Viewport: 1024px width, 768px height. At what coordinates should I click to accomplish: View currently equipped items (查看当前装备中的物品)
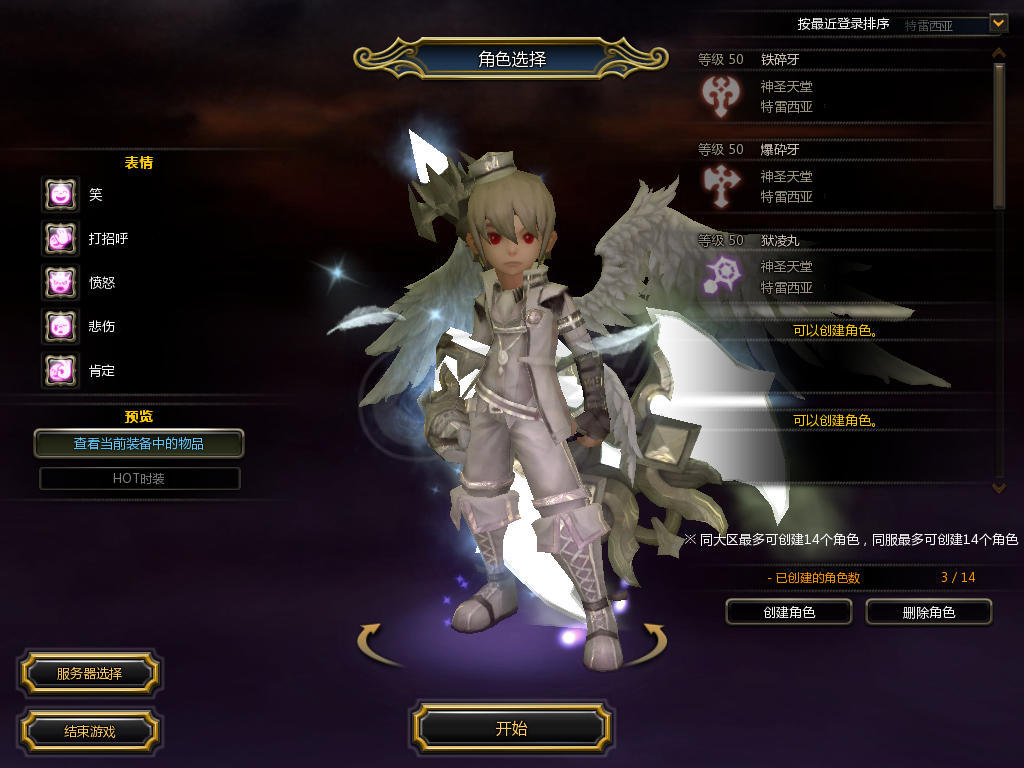[139, 443]
